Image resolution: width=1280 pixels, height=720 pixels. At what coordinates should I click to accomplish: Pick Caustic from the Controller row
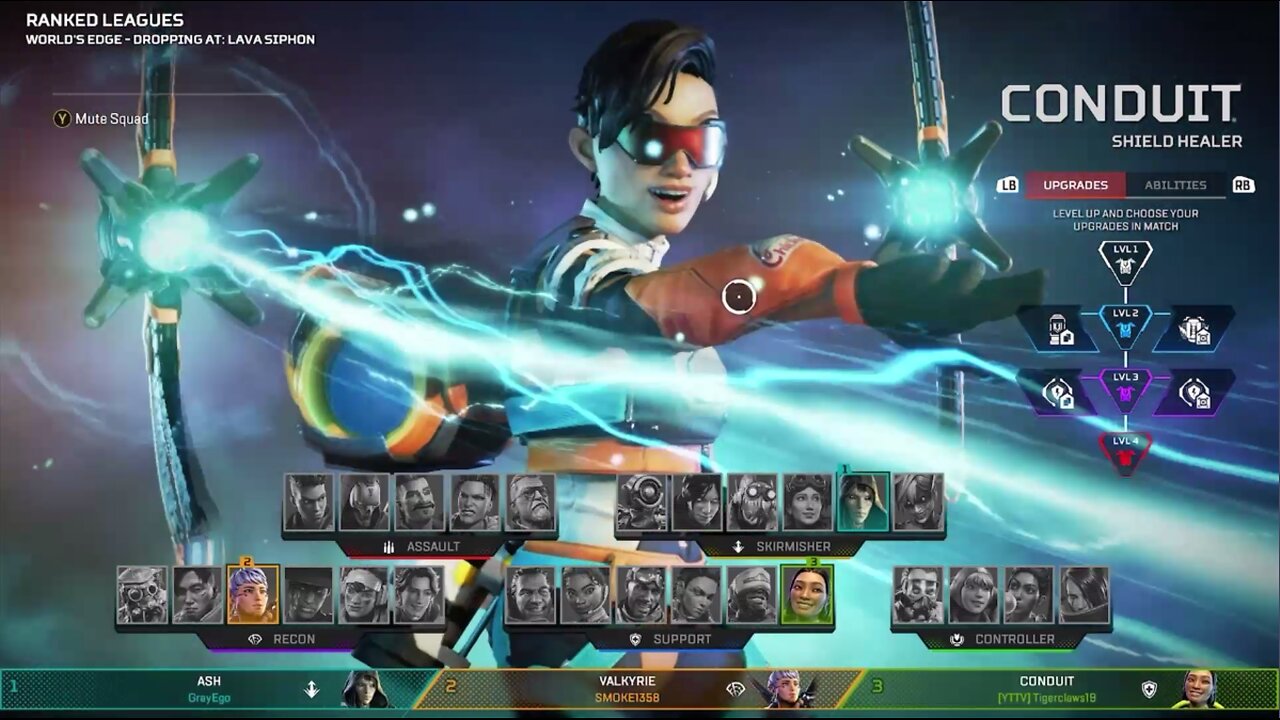(918, 595)
